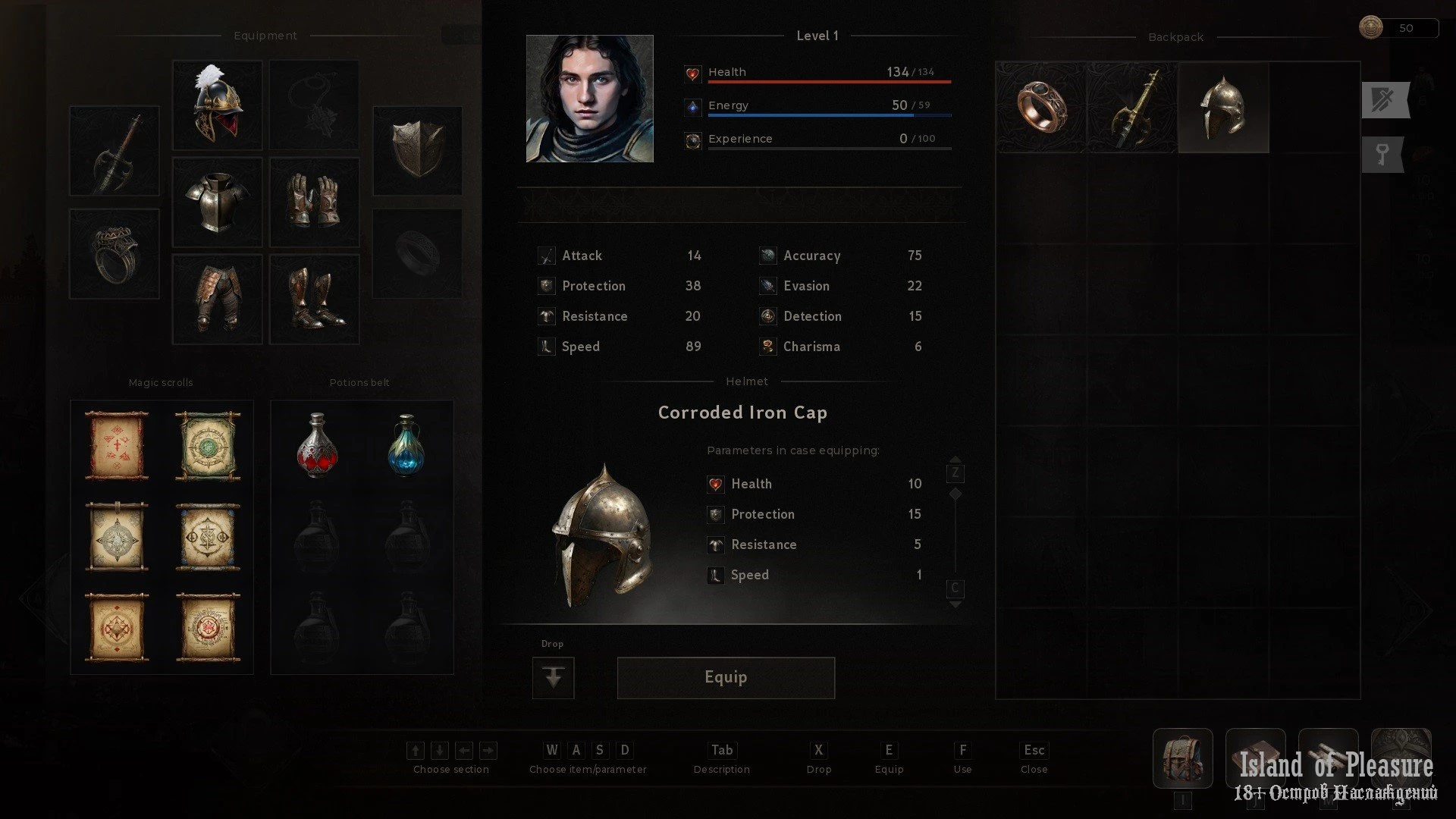
Task: Select the equipped ornate ring slot
Action: click(x=115, y=254)
